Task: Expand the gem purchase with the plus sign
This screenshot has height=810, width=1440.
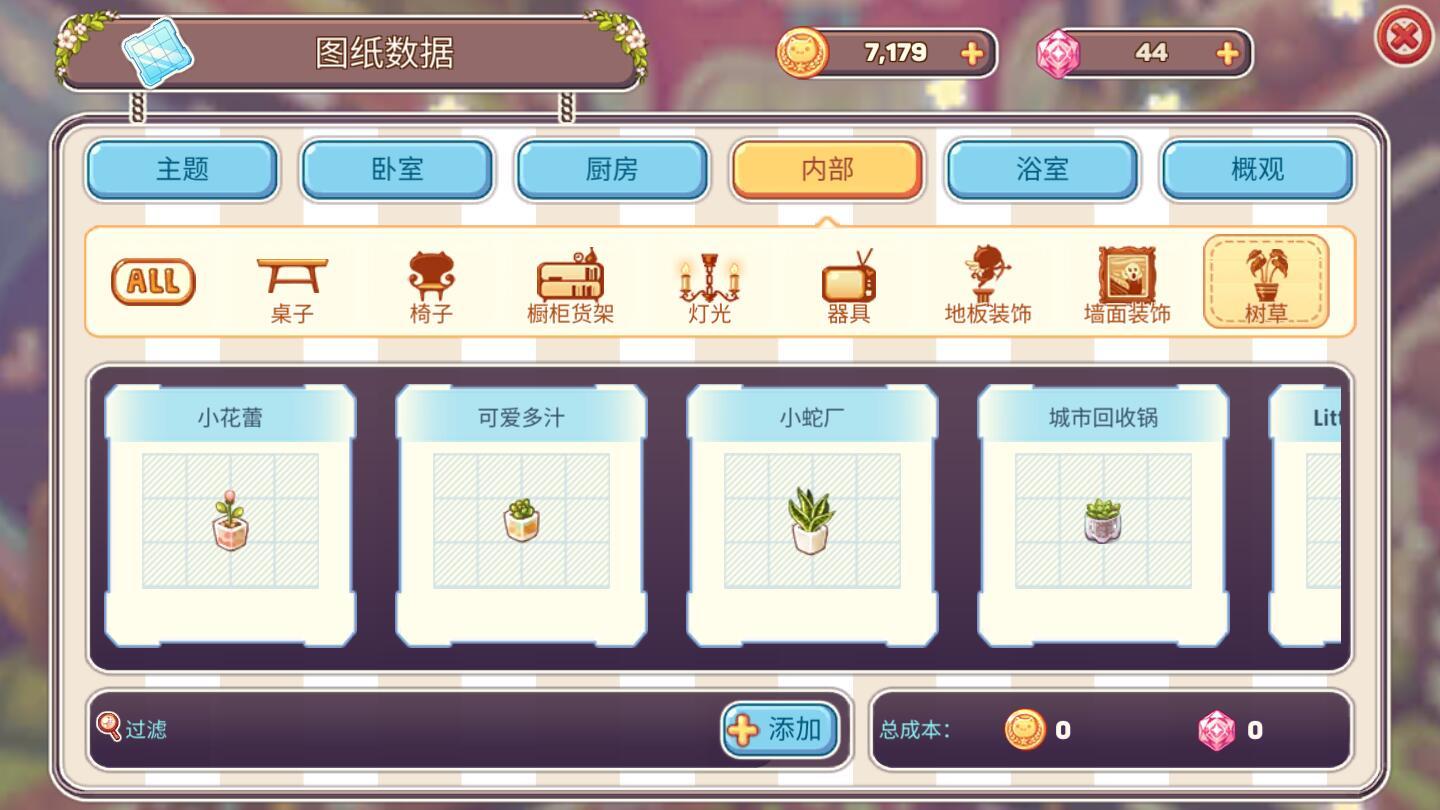Action: (x=1226, y=53)
